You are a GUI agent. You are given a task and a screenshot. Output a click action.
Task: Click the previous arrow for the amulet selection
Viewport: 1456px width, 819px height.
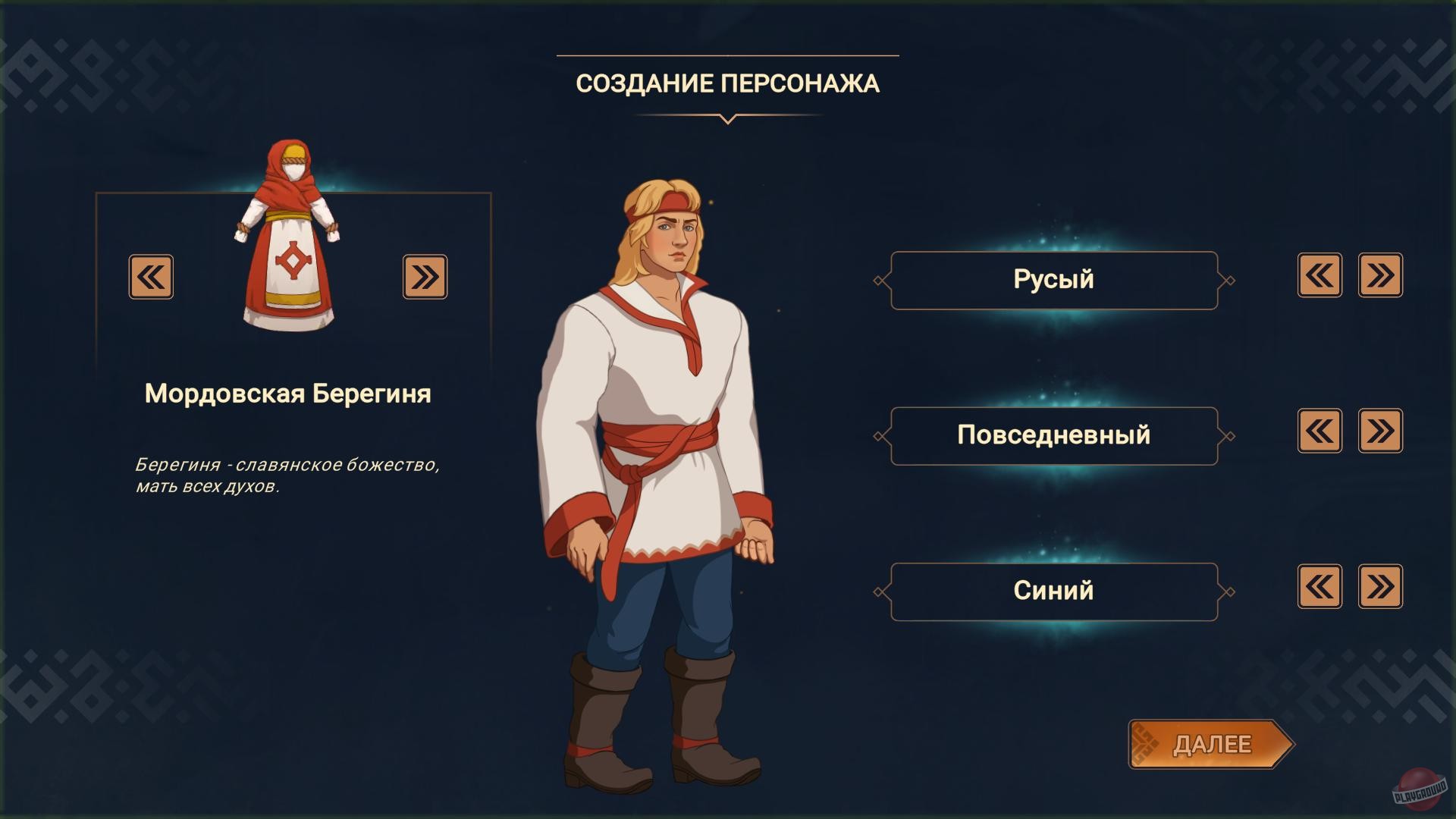point(150,278)
